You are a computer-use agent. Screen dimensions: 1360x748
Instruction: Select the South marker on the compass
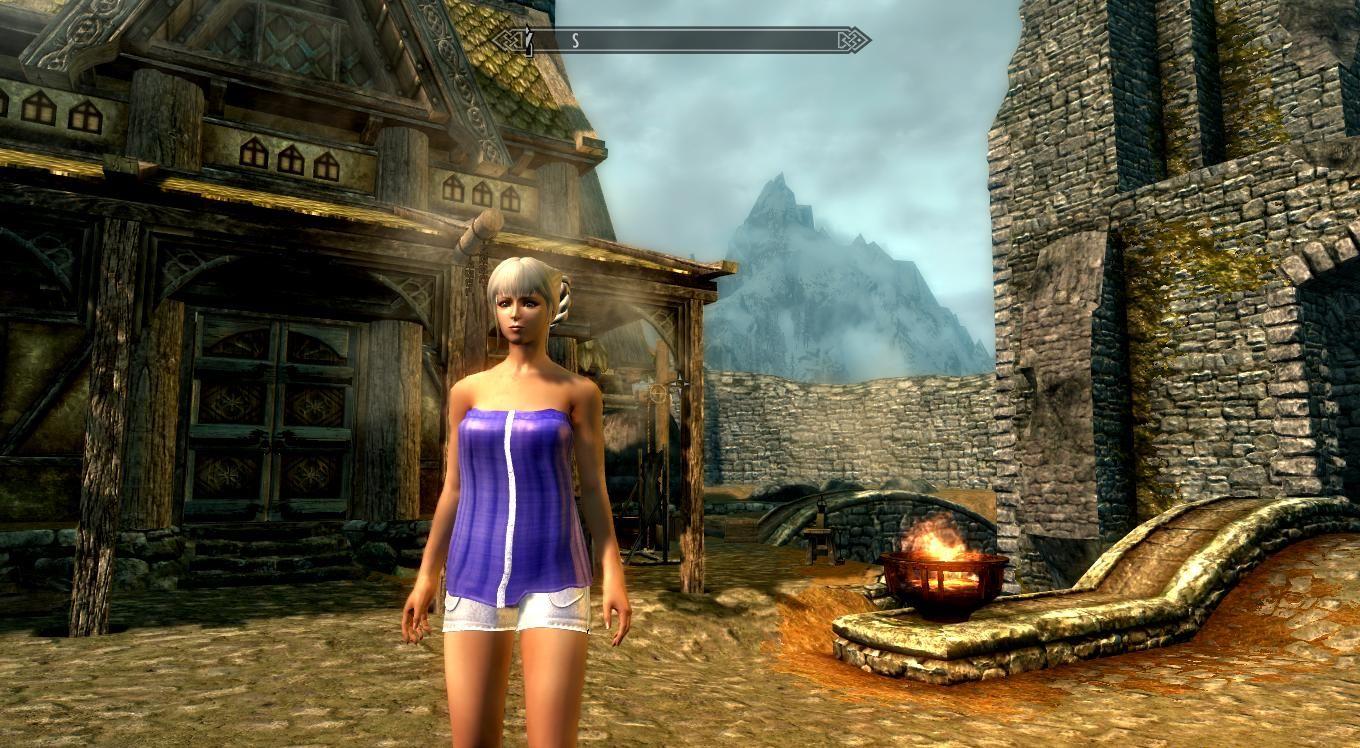[x=575, y=41]
